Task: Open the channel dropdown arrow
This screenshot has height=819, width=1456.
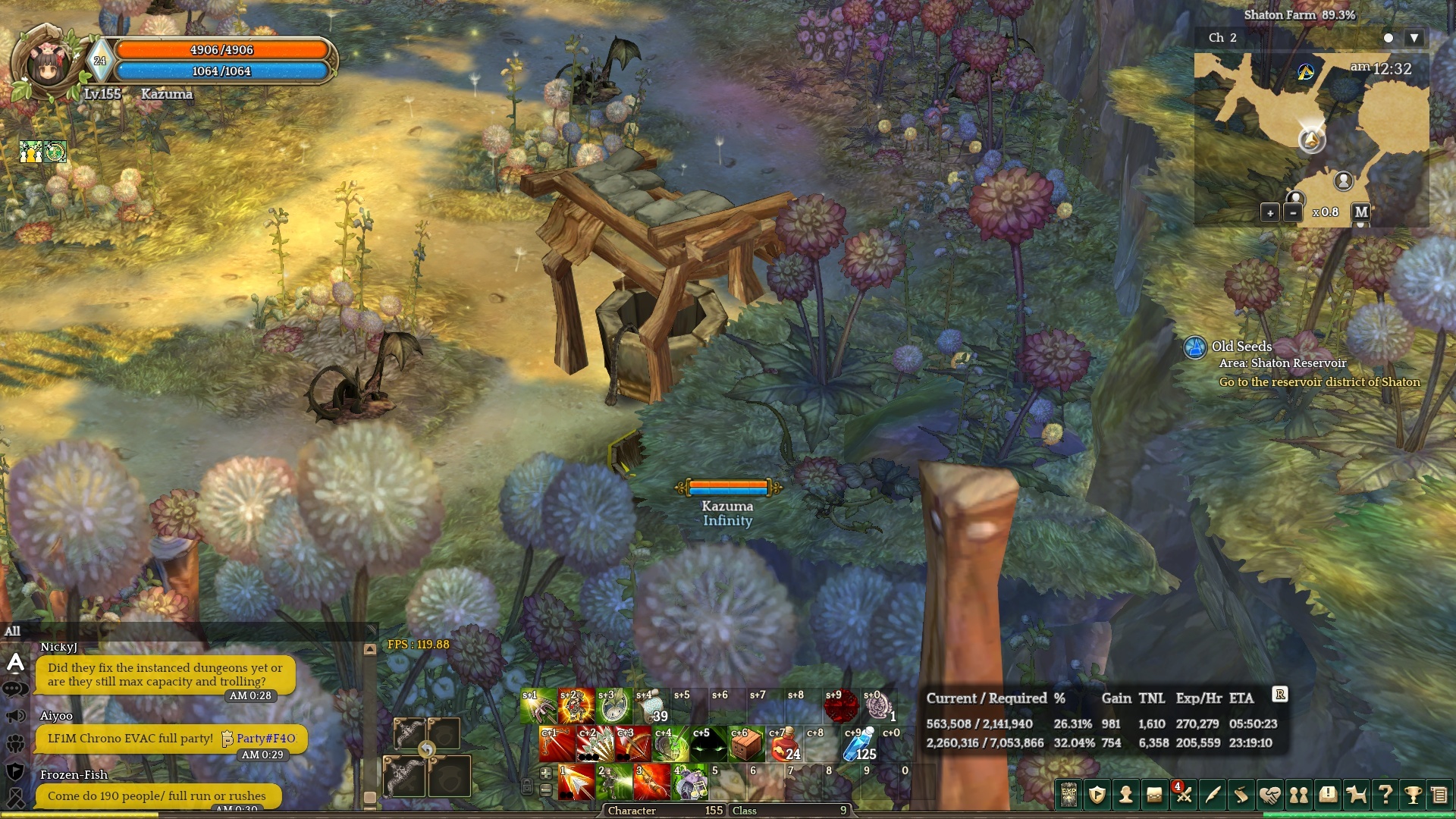Action: [x=1414, y=38]
